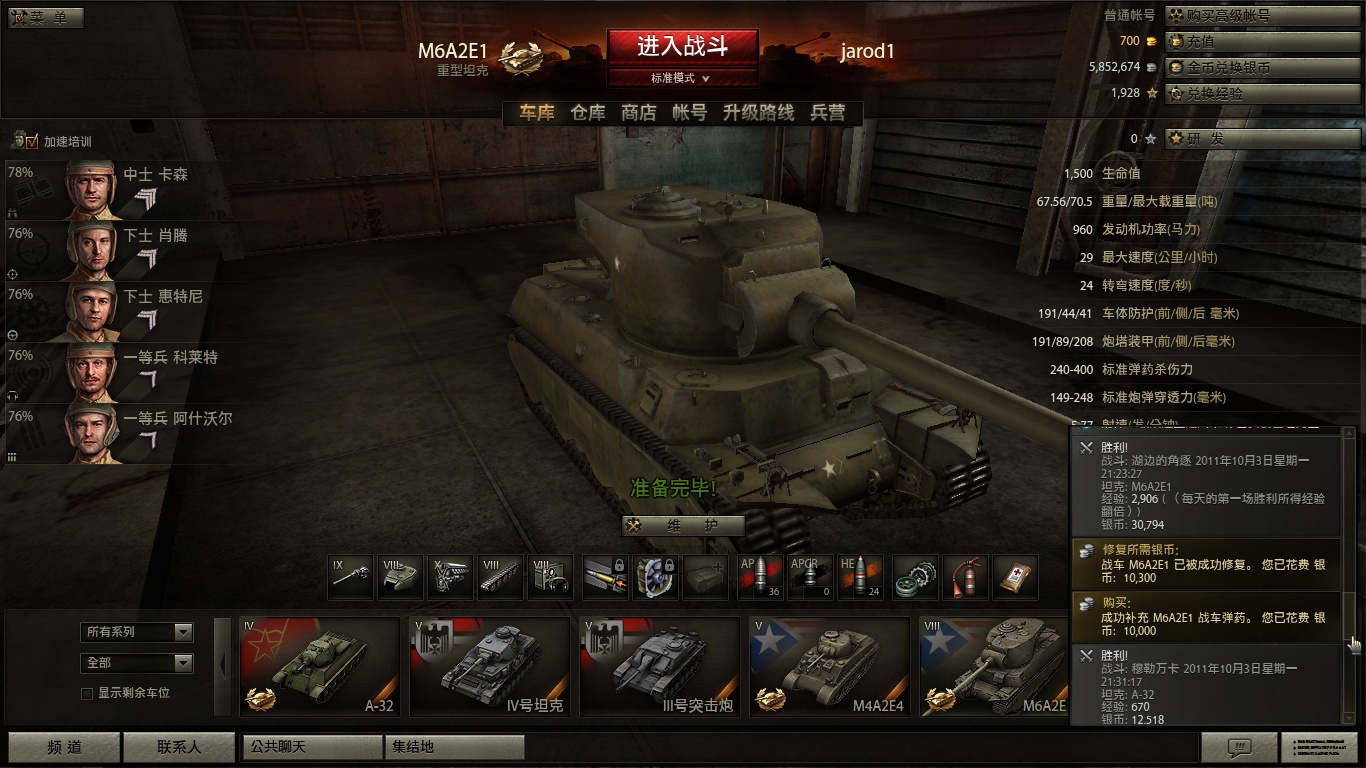Open the 菜单 menu button
This screenshot has width=1366, height=768.
(47, 18)
